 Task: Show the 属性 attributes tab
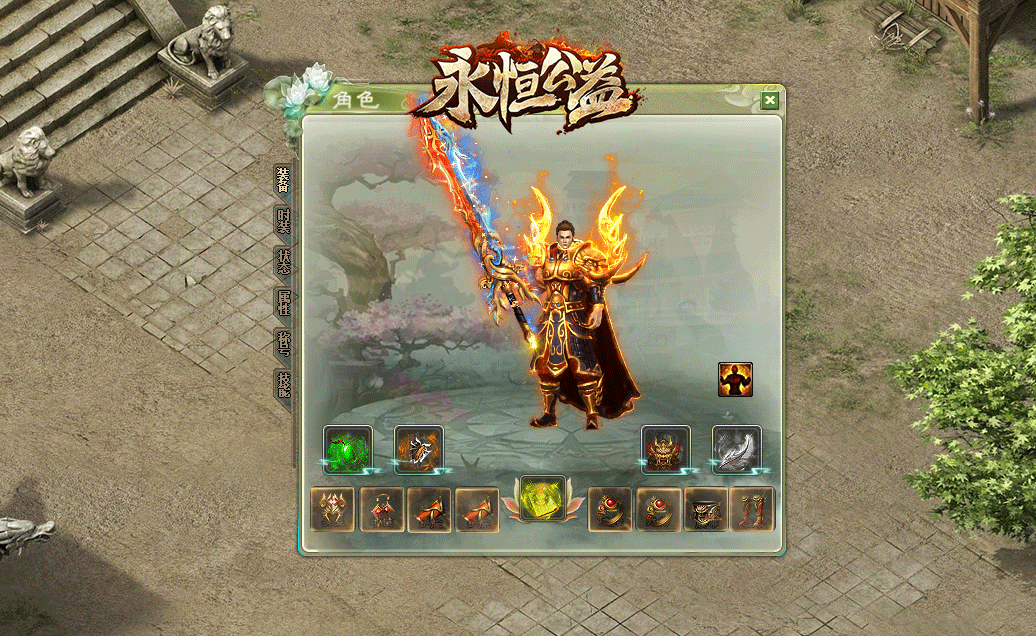click(284, 302)
